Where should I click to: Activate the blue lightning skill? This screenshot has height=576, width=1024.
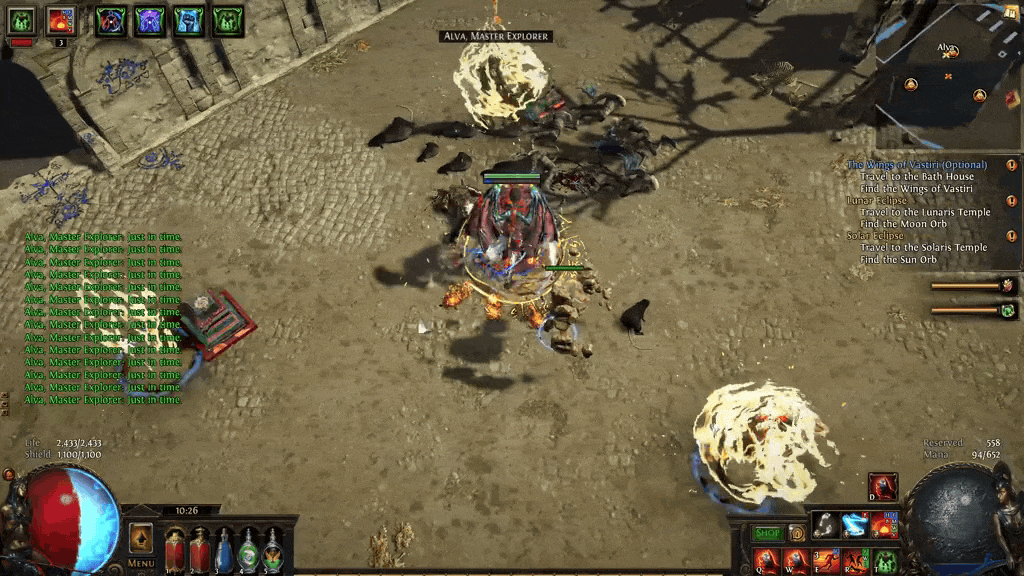854,525
